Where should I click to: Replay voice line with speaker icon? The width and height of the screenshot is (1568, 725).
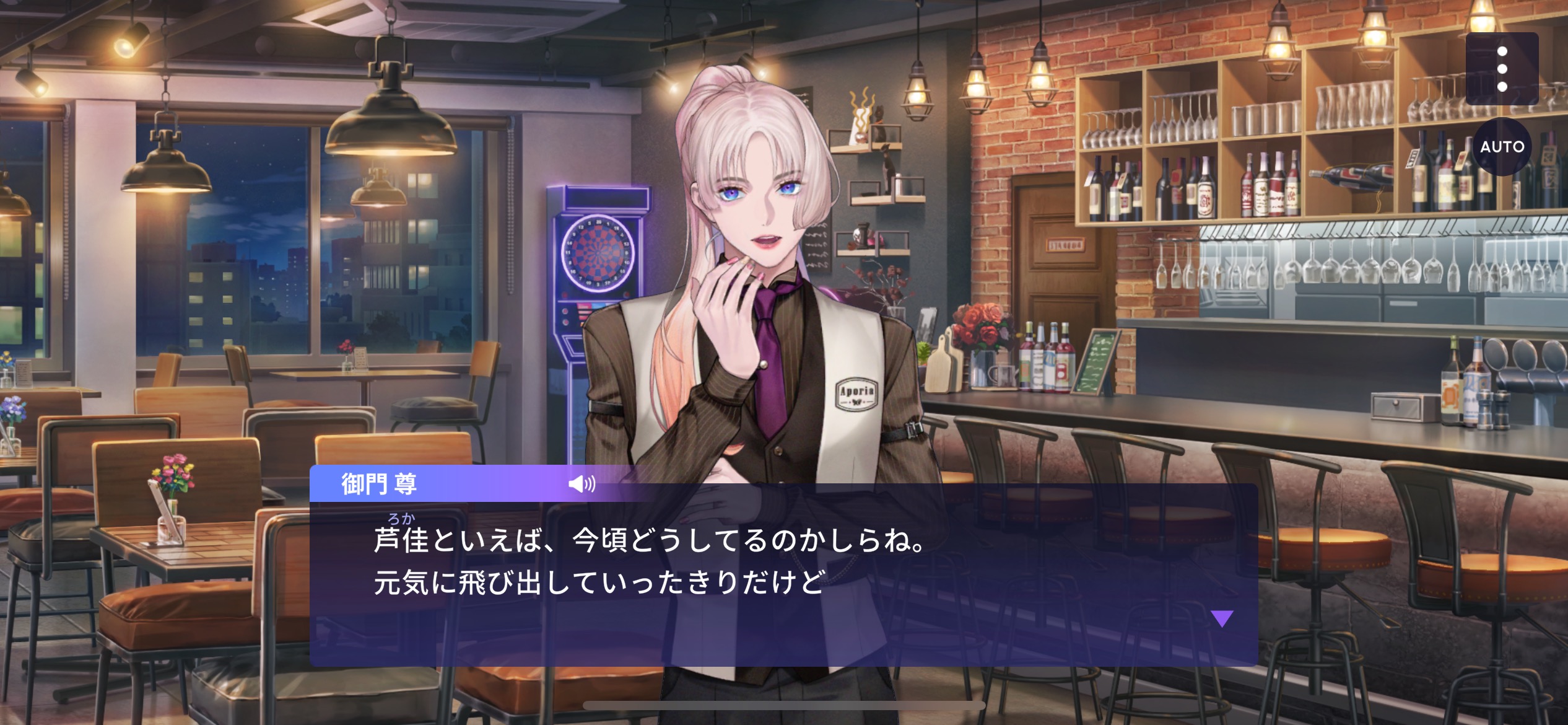581,484
